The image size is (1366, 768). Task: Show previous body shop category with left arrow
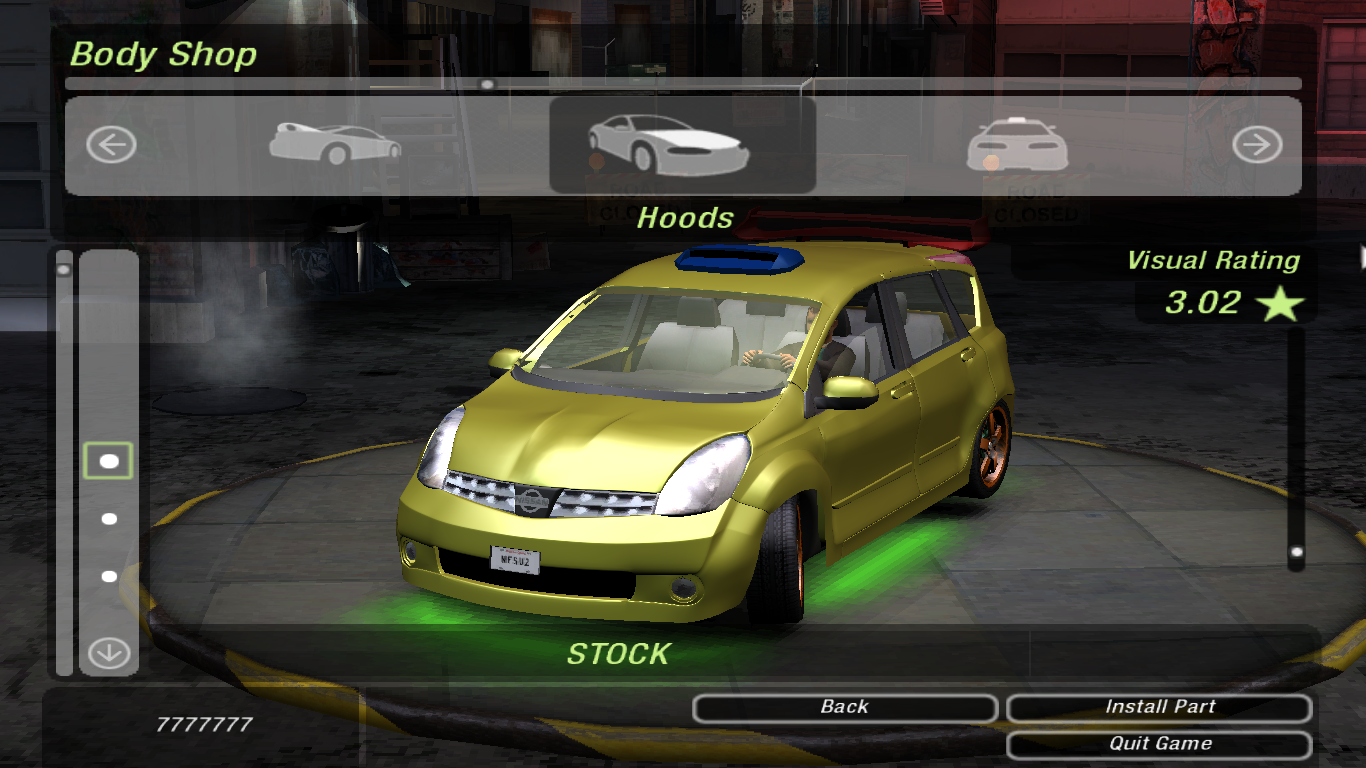tap(110, 146)
